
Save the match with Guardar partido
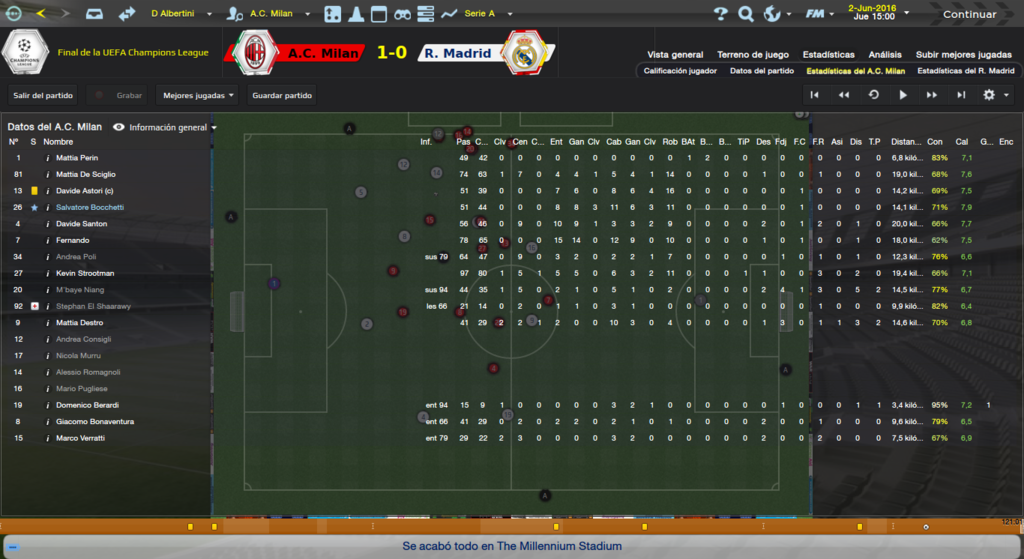(282, 96)
